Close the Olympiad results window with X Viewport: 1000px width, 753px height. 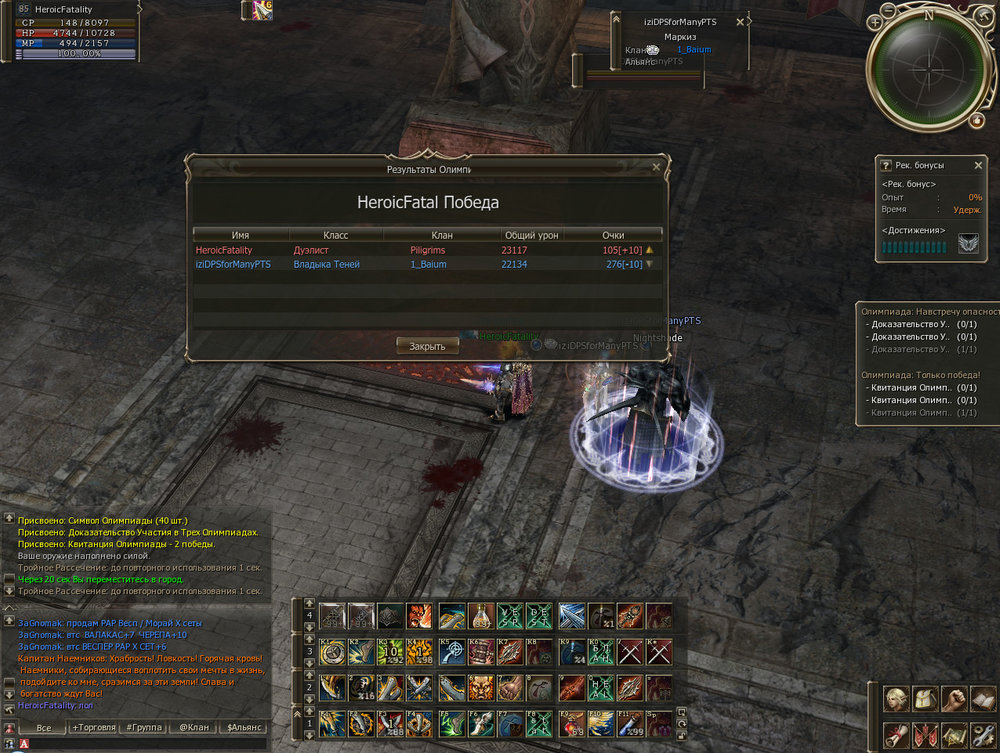click(x=656, y=168)
